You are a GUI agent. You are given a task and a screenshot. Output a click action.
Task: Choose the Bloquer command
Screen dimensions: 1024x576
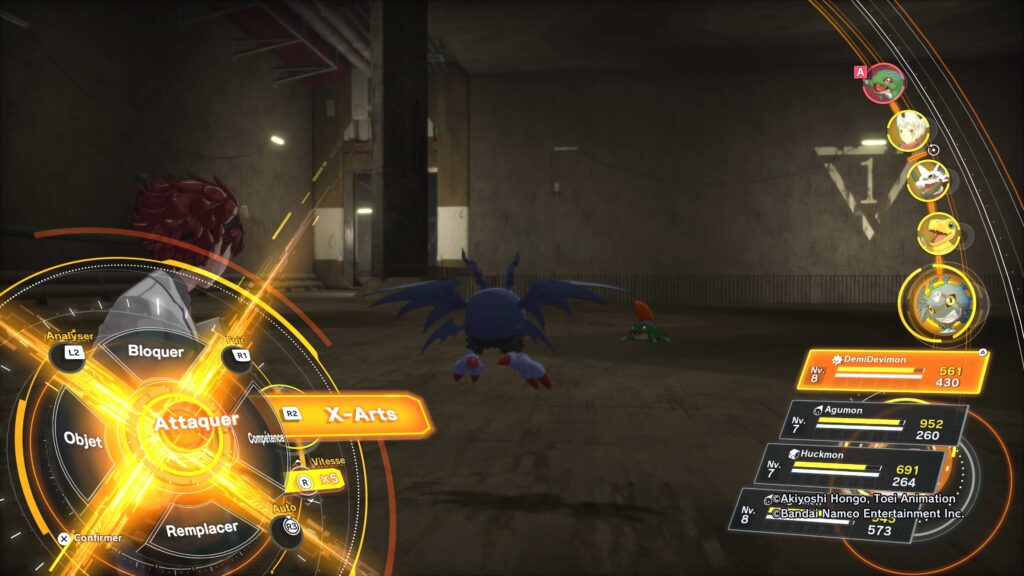click(x=156, y=352)
